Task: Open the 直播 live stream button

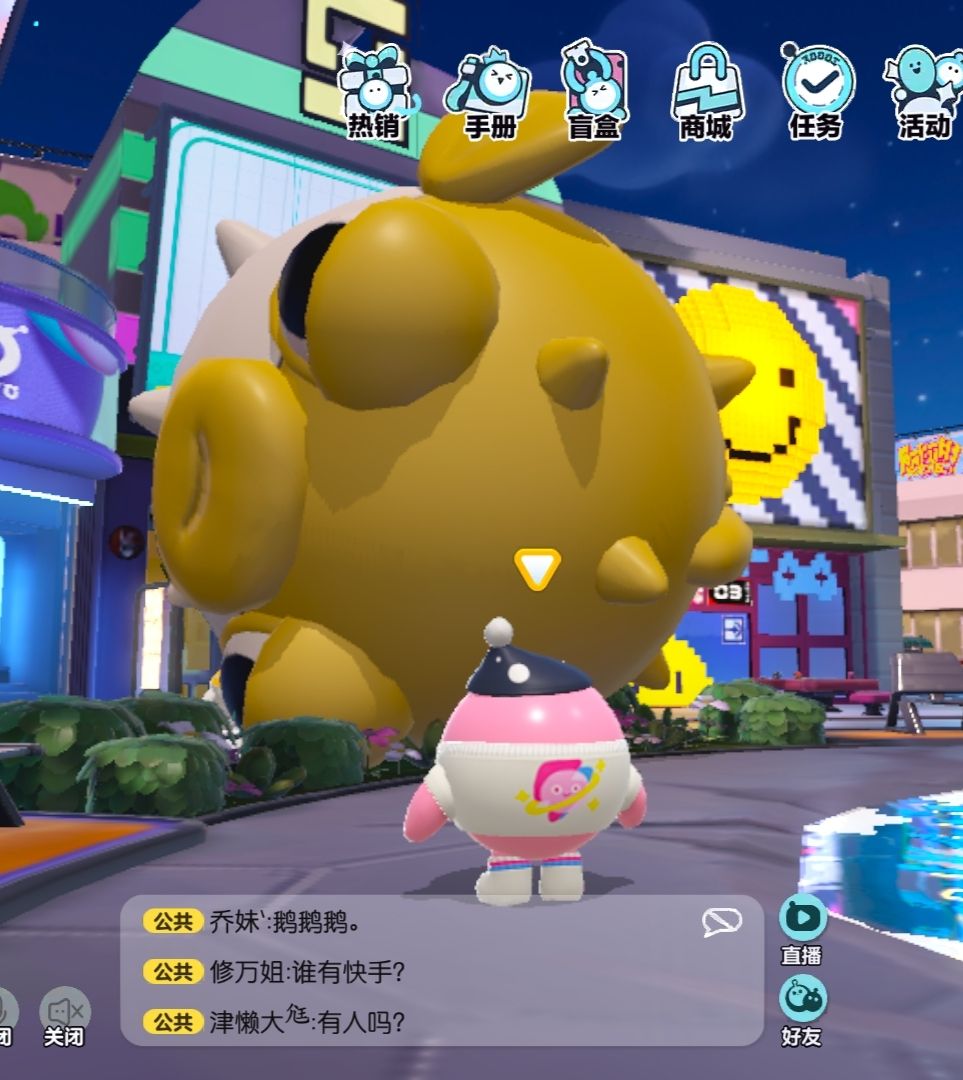Action: click(x=802, y=928)
